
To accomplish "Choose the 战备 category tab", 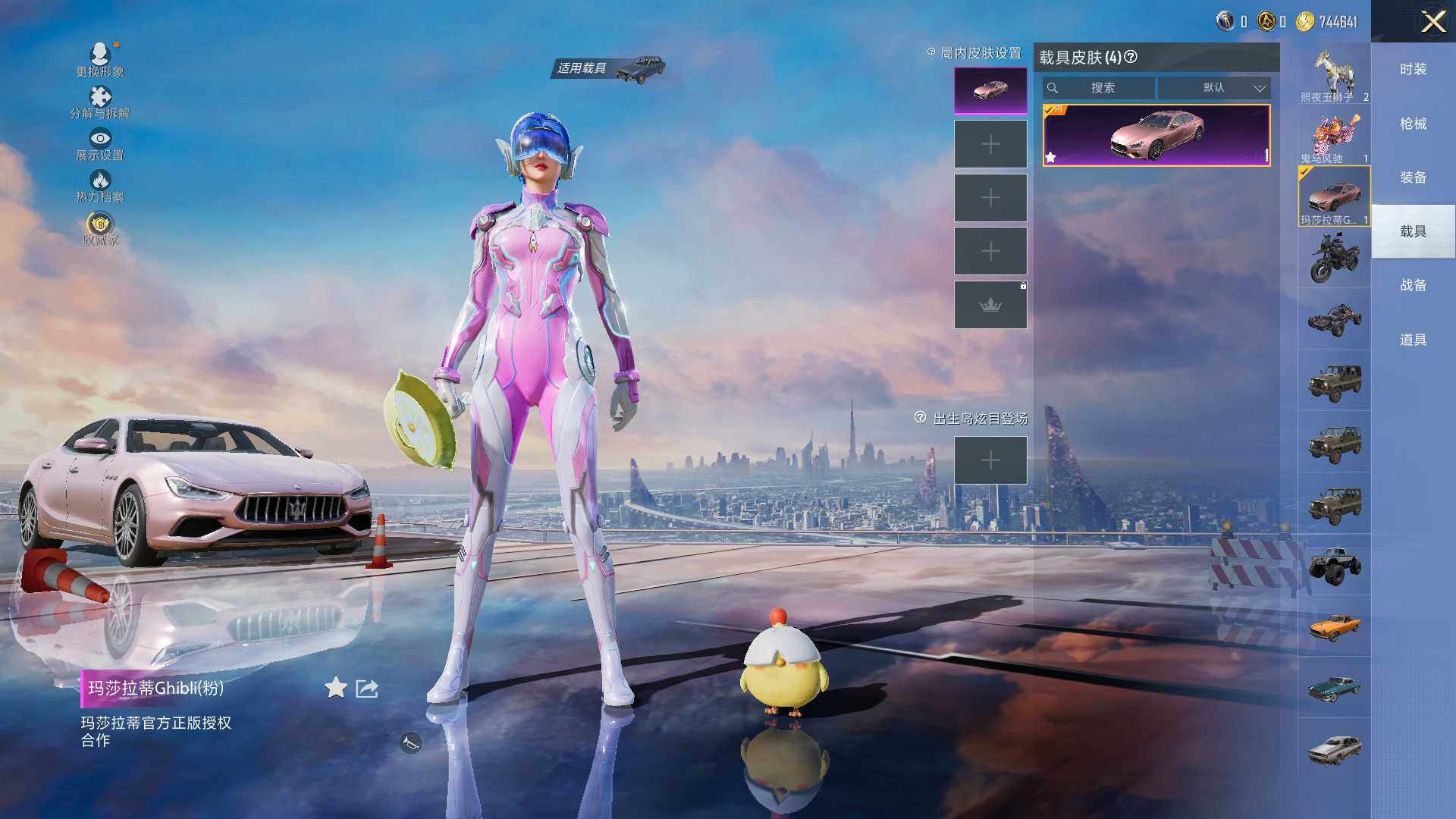I will click(x=1413, y=285).
